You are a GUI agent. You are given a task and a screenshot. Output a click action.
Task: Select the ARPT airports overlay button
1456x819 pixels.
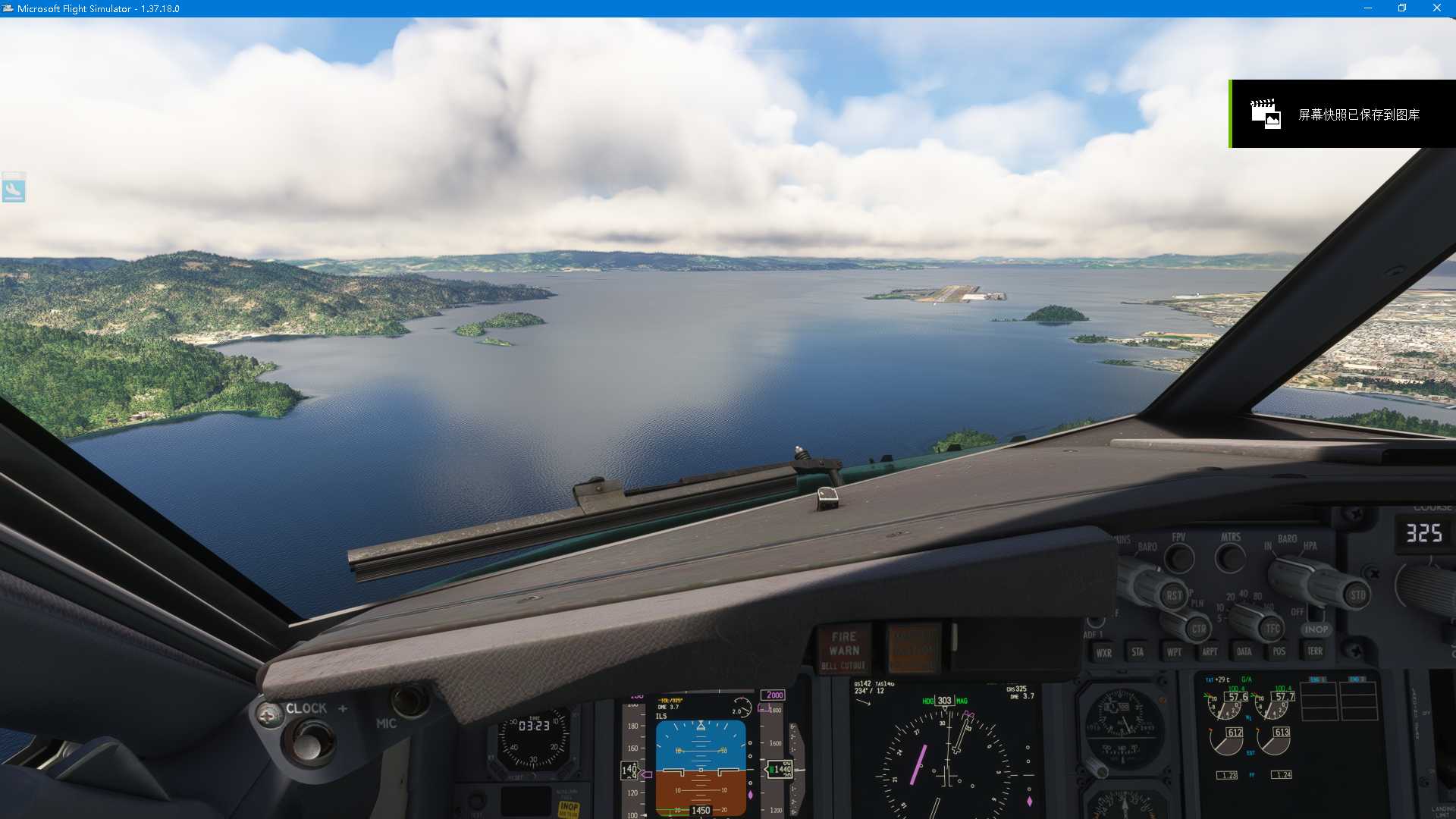click(x=1210, y=651)
